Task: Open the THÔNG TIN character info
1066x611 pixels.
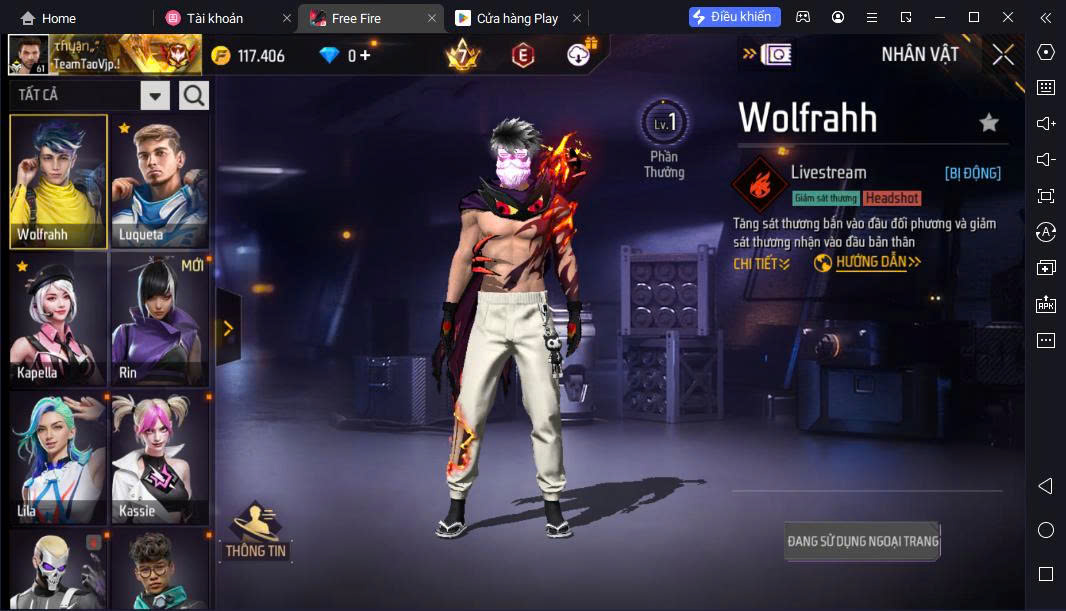Action: coord(255,532)
